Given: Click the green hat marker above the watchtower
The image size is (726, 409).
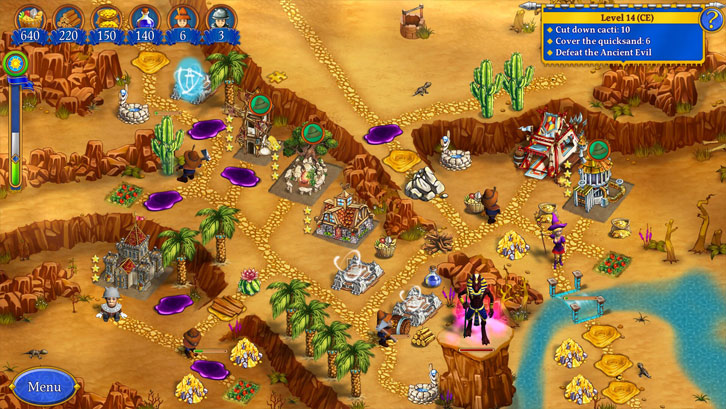Looking at the screenshot, I should [260, 102].
